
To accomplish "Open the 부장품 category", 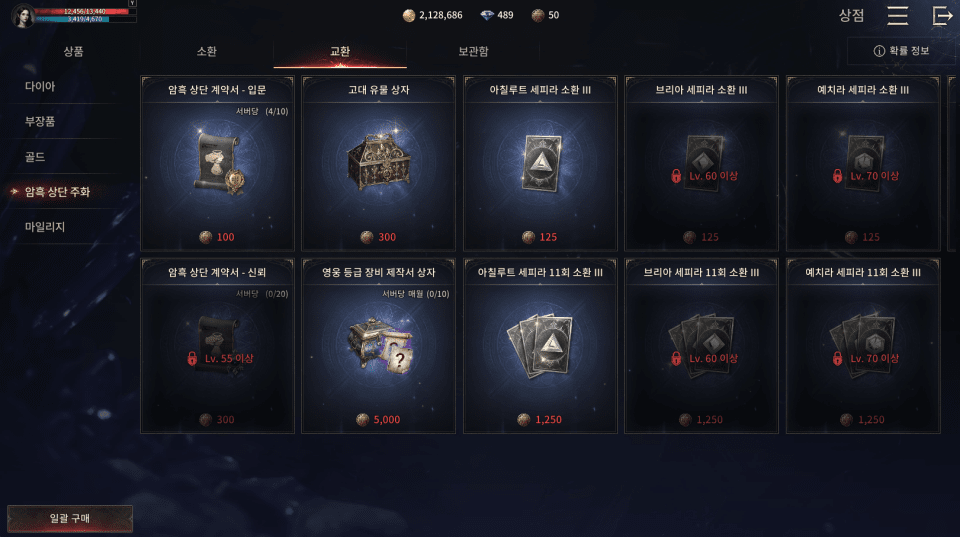I will [40, 121].
